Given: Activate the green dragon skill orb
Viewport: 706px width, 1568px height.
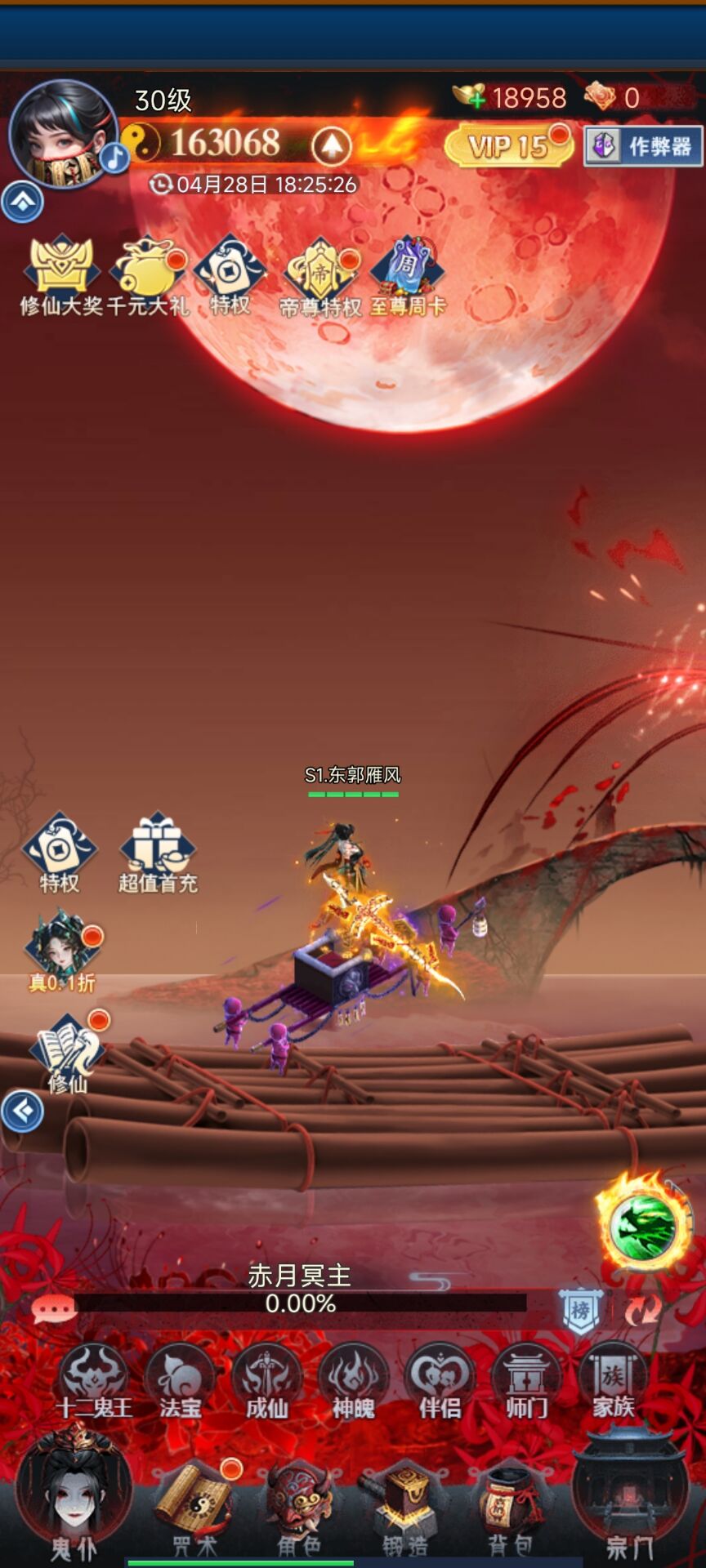Looking at the screenshot, I should pos(645,1227).
